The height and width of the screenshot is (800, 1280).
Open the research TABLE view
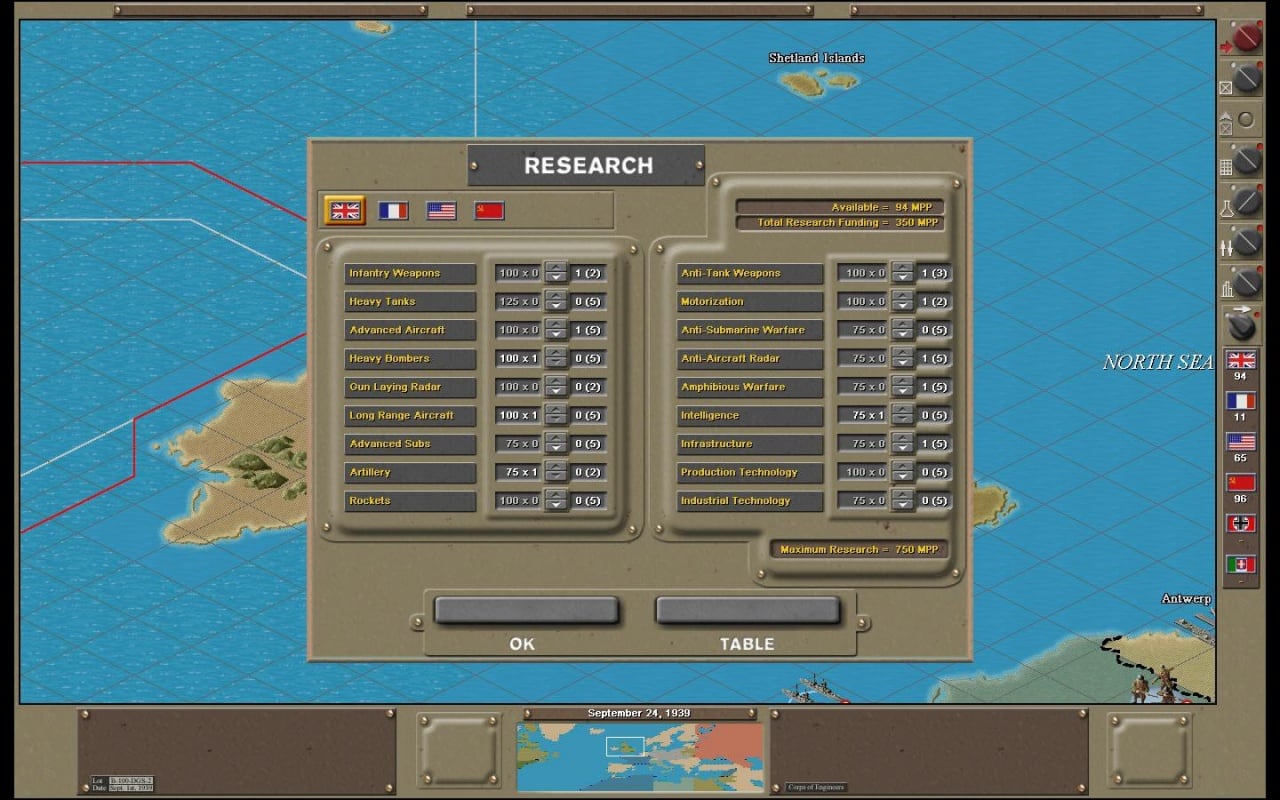tap(747, 610)
